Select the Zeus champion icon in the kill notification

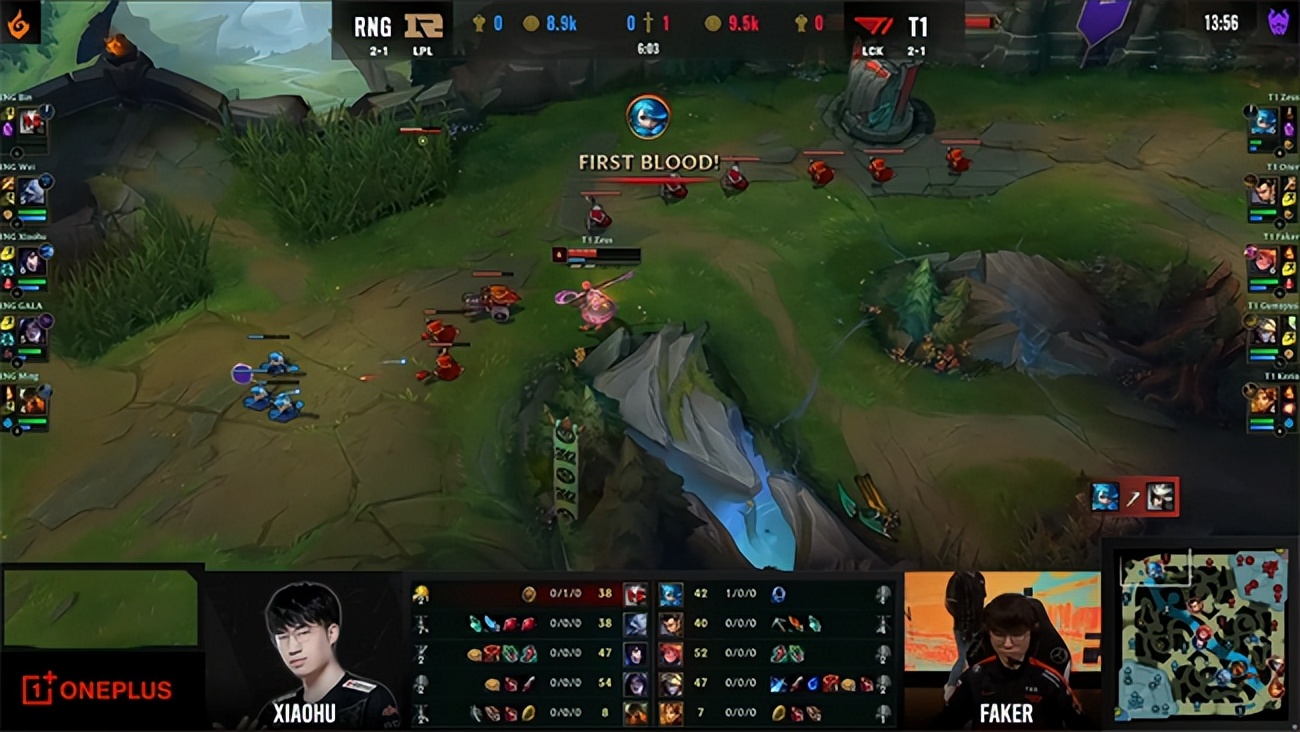tap(1104, 494)
